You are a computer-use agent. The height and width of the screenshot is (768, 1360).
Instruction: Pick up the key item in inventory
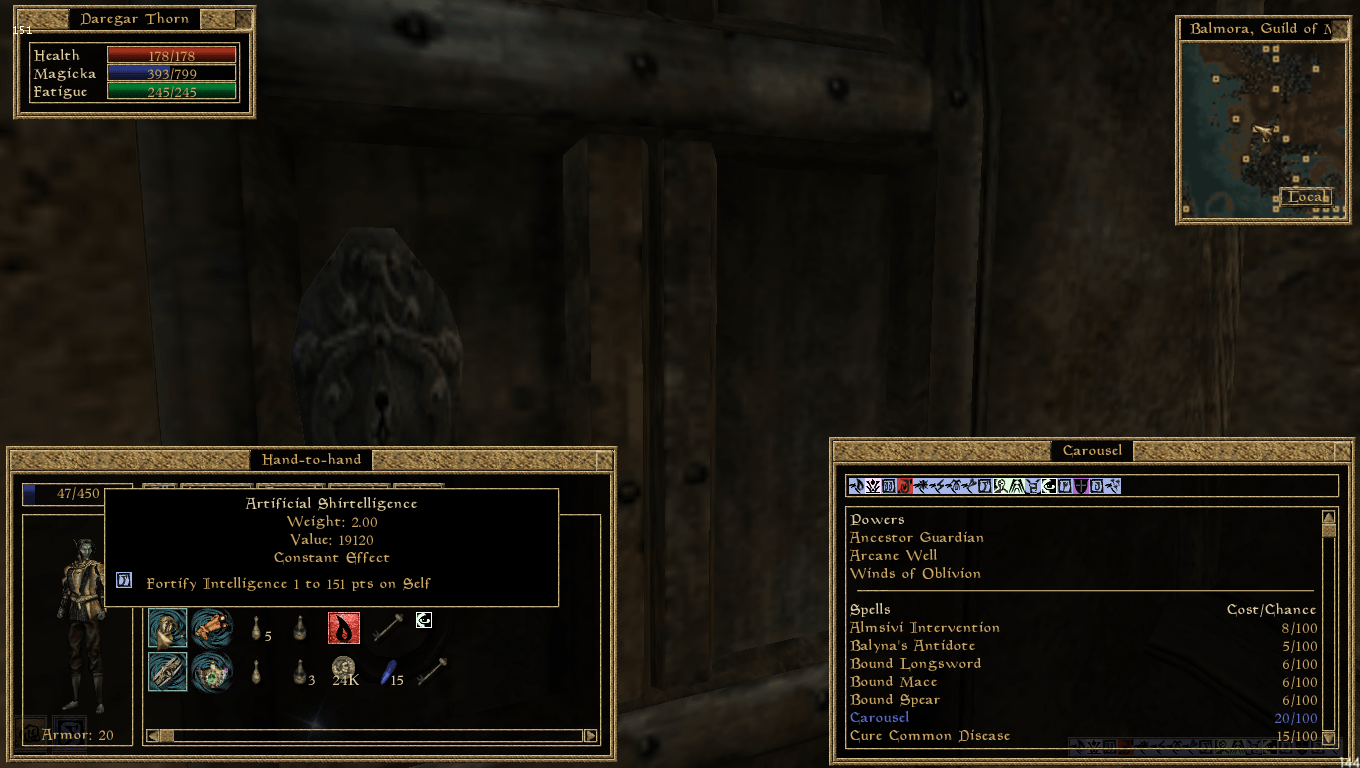click(x=389, y=626)
